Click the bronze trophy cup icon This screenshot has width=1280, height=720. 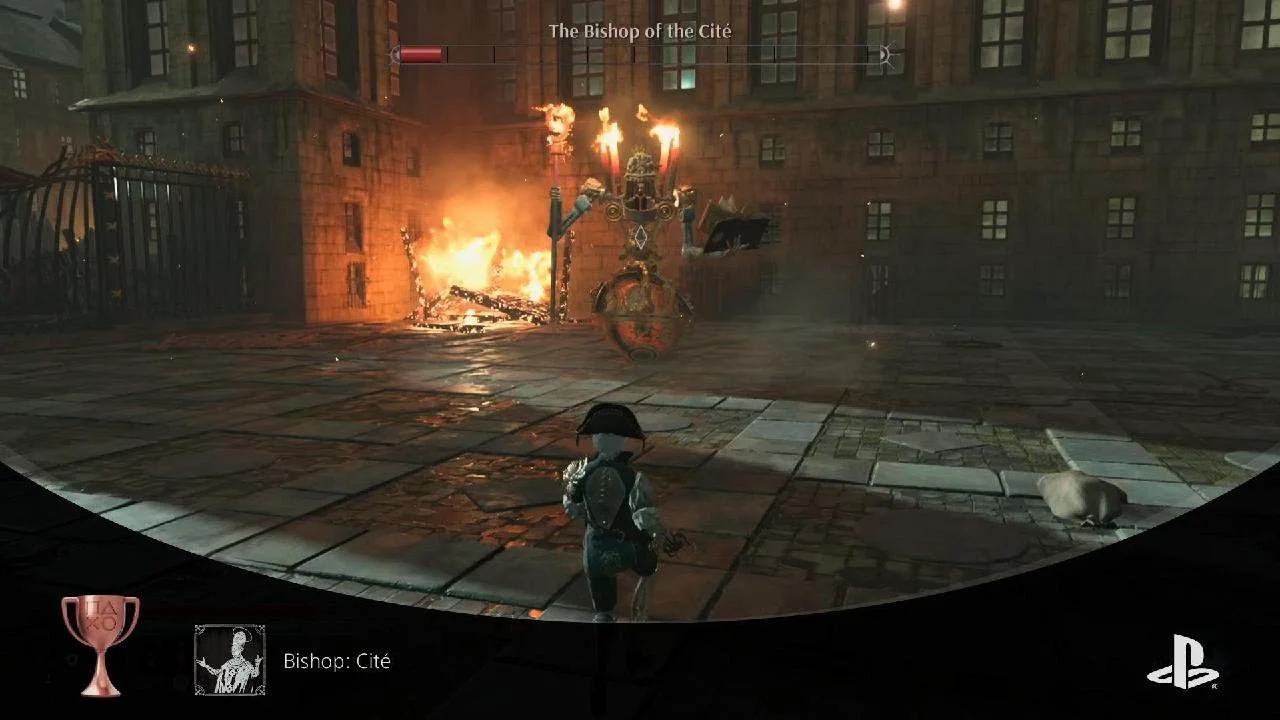pyautogui.click(x=100, y=644)
